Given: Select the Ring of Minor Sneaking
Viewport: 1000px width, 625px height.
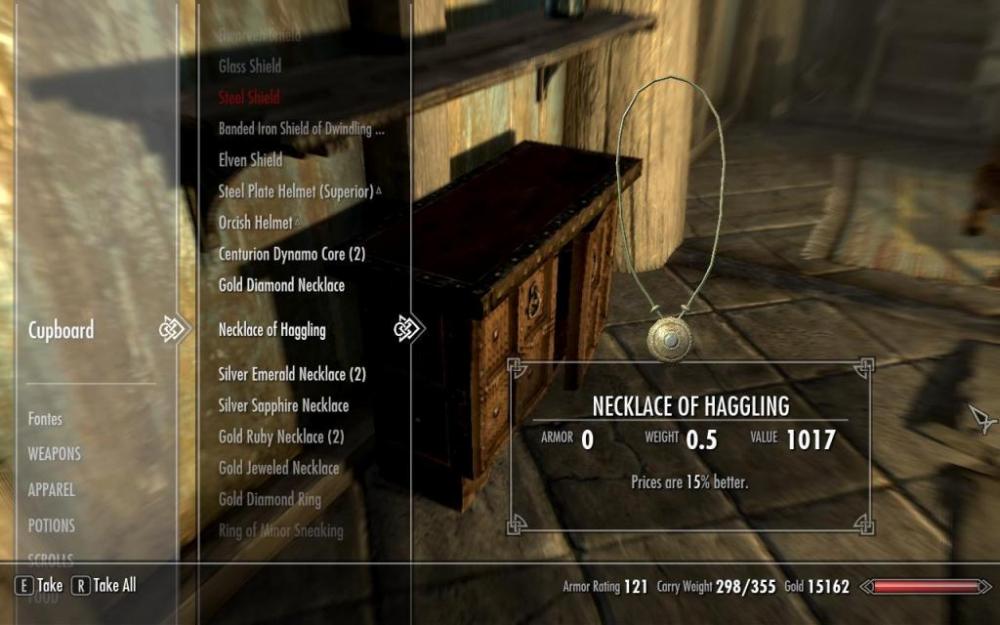Looking at the screenshot, I should pos(280,530).
